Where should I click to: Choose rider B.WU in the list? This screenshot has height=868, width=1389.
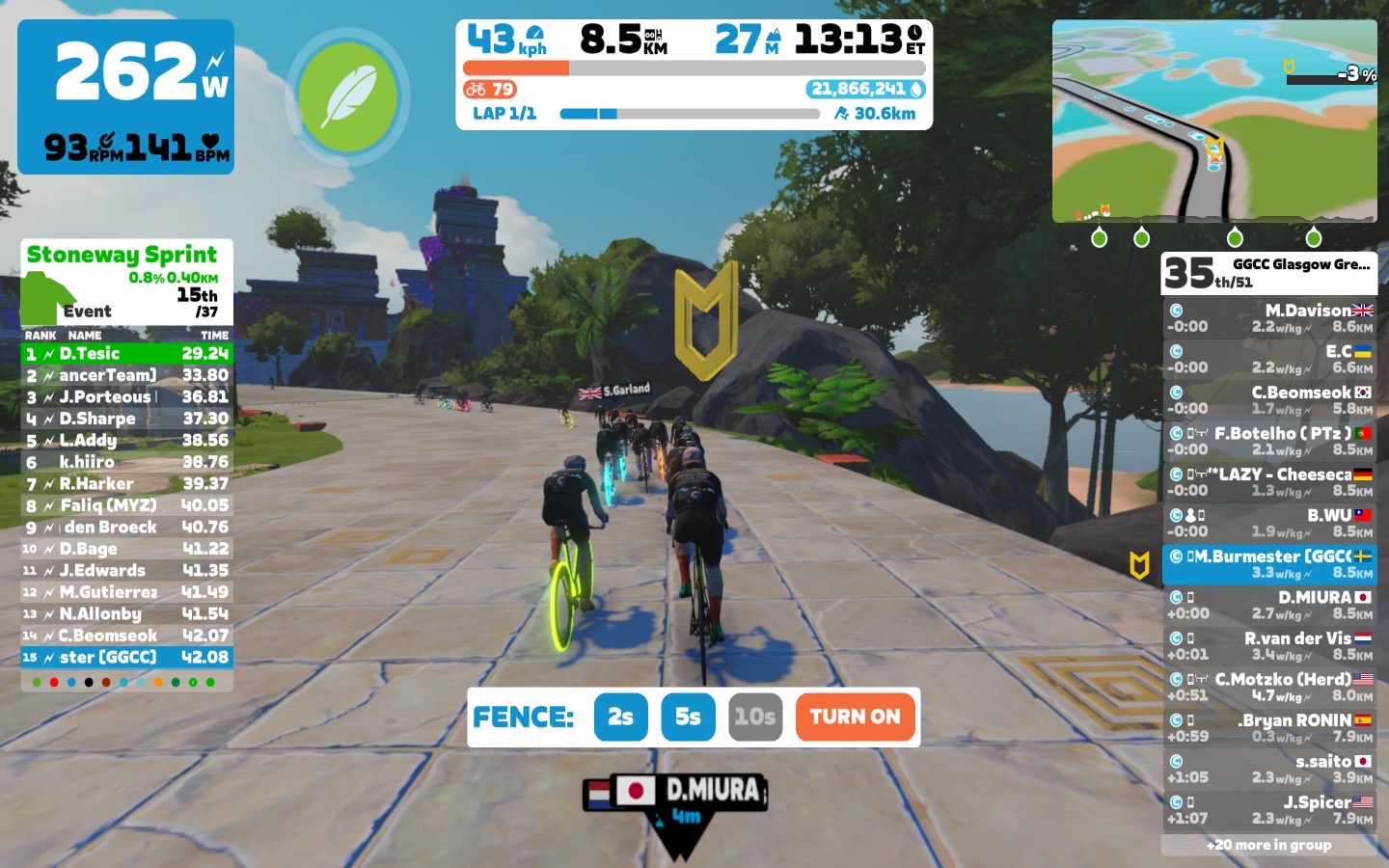click(x=1268, y=523)
